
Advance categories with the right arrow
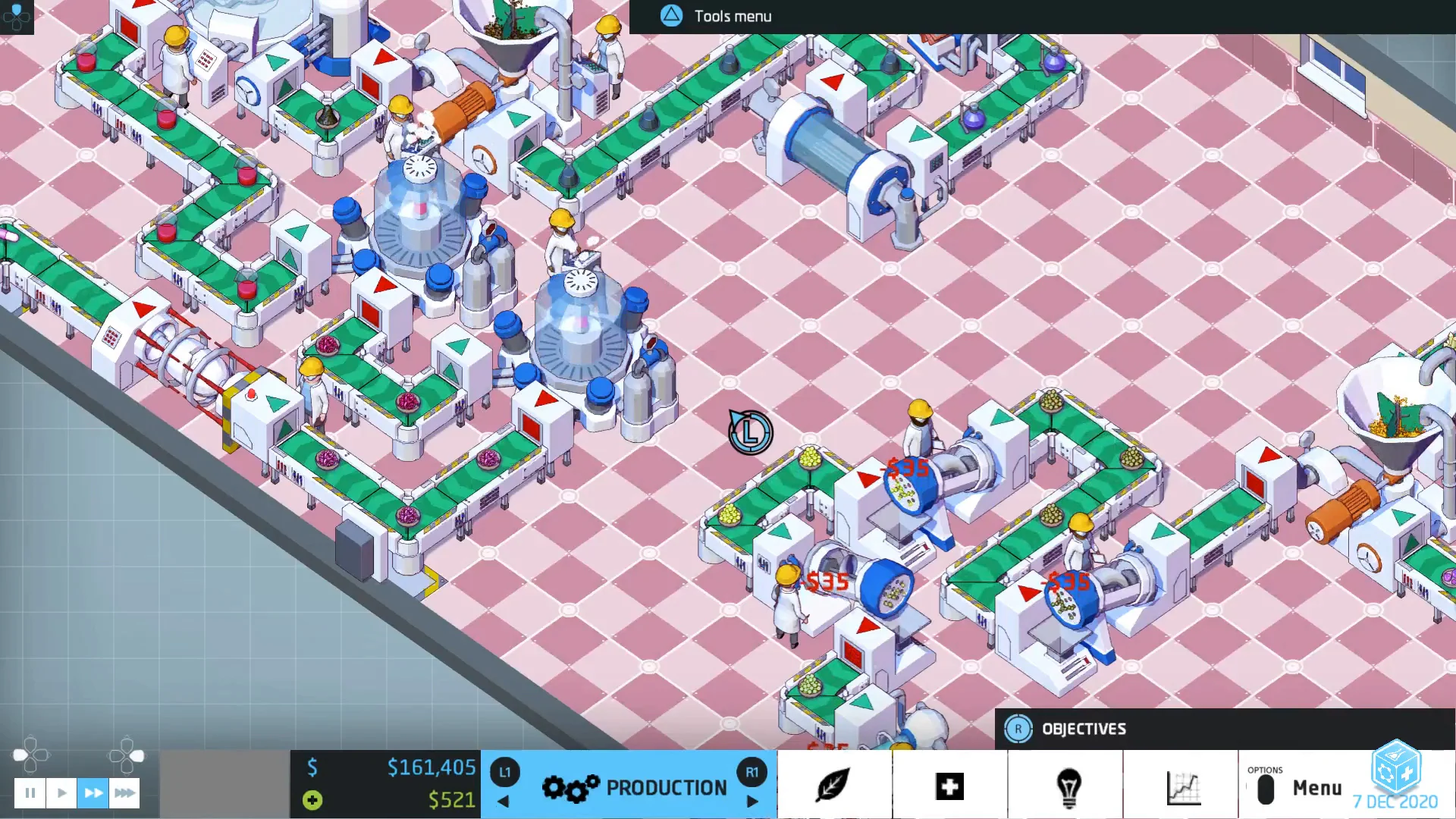click(x=752, y=802)
